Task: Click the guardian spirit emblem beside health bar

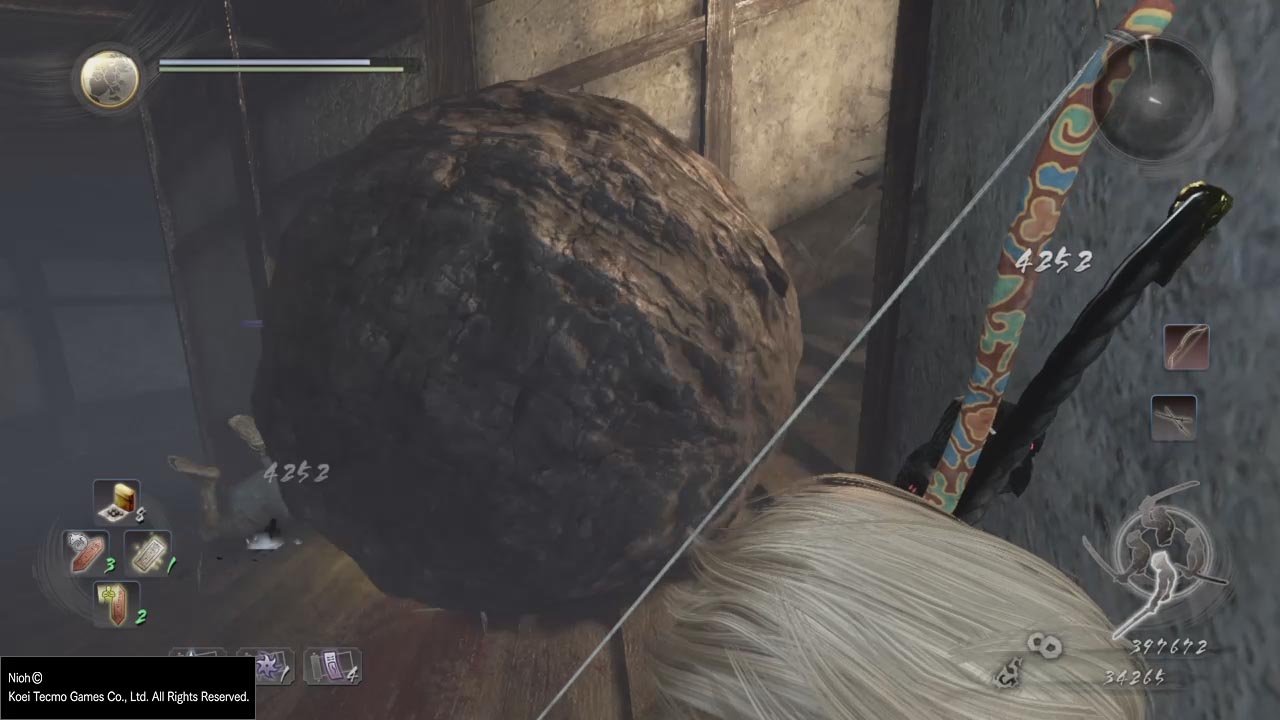Action: (x=110, y=78)
